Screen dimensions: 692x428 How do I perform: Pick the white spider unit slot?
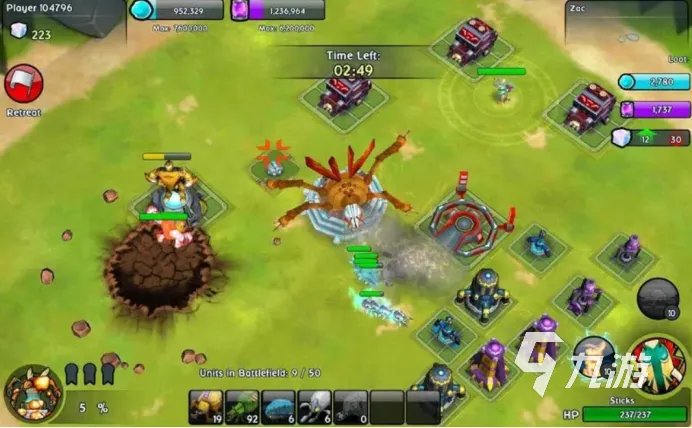(x=314, y=405)
